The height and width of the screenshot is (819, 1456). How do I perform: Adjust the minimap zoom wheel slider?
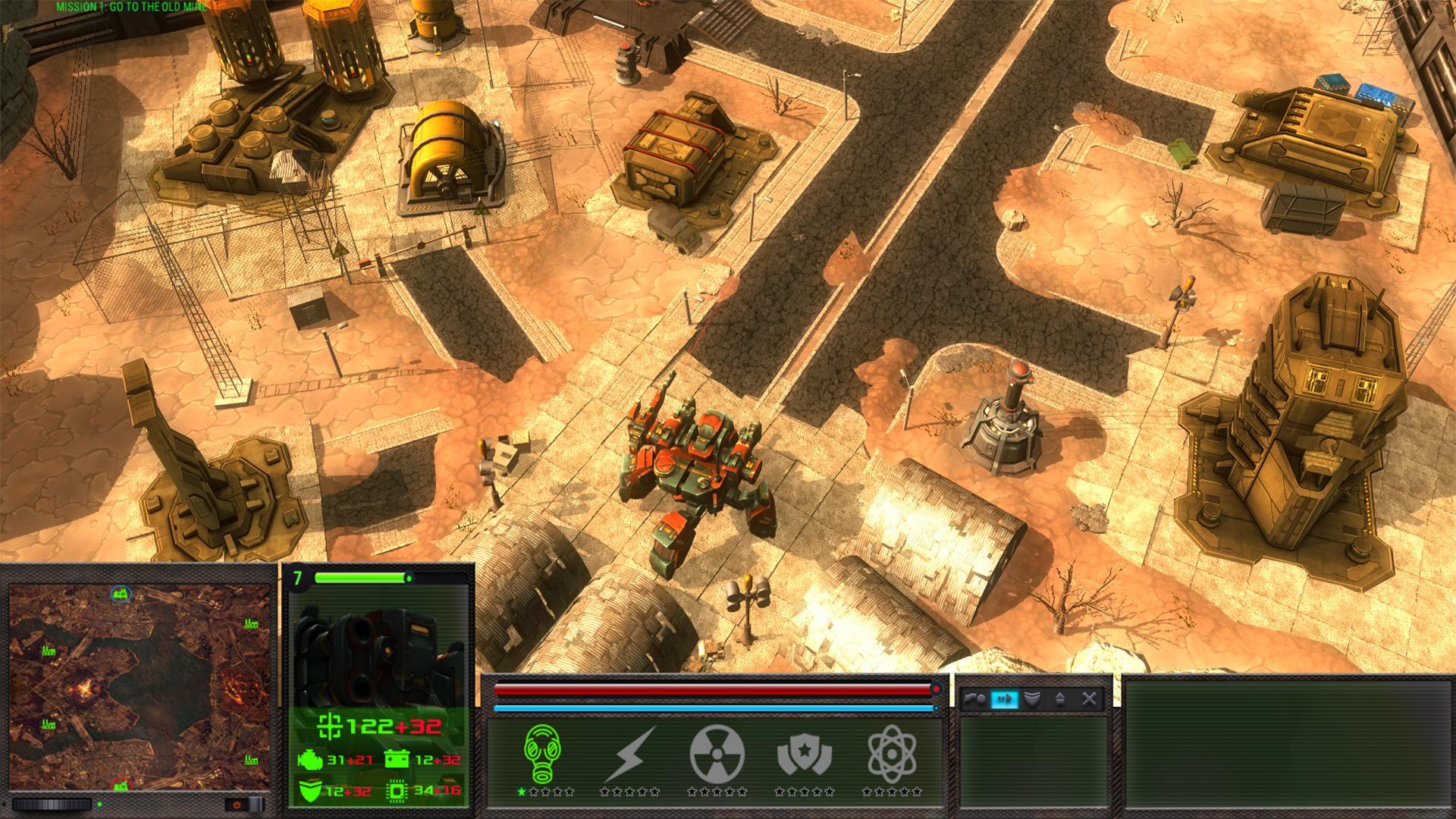click(51, 805)
